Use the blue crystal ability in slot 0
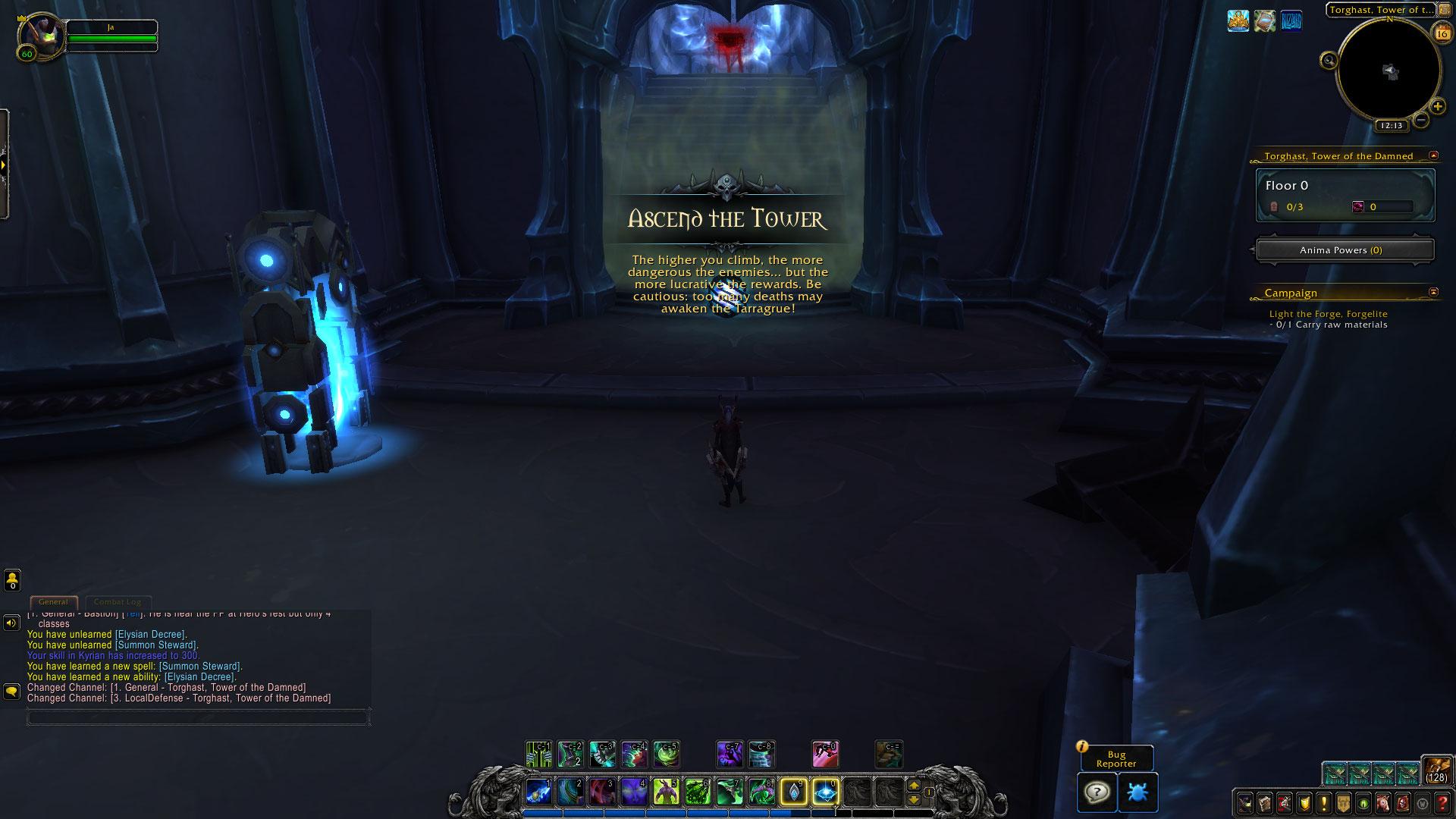This screenshot has width=1456, height=819. [825, 792]
